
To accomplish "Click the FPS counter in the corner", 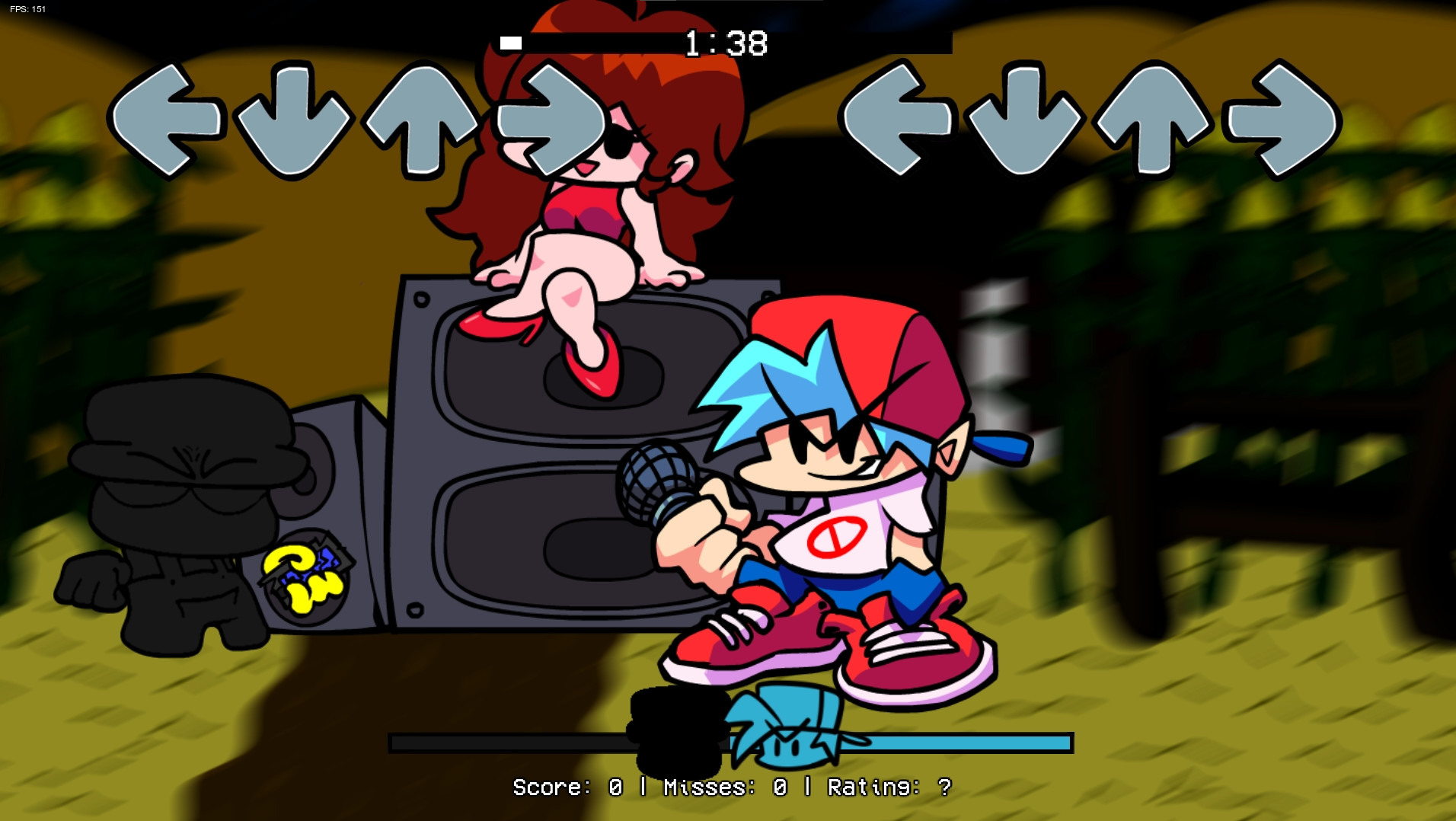I will tap(27, 11).
